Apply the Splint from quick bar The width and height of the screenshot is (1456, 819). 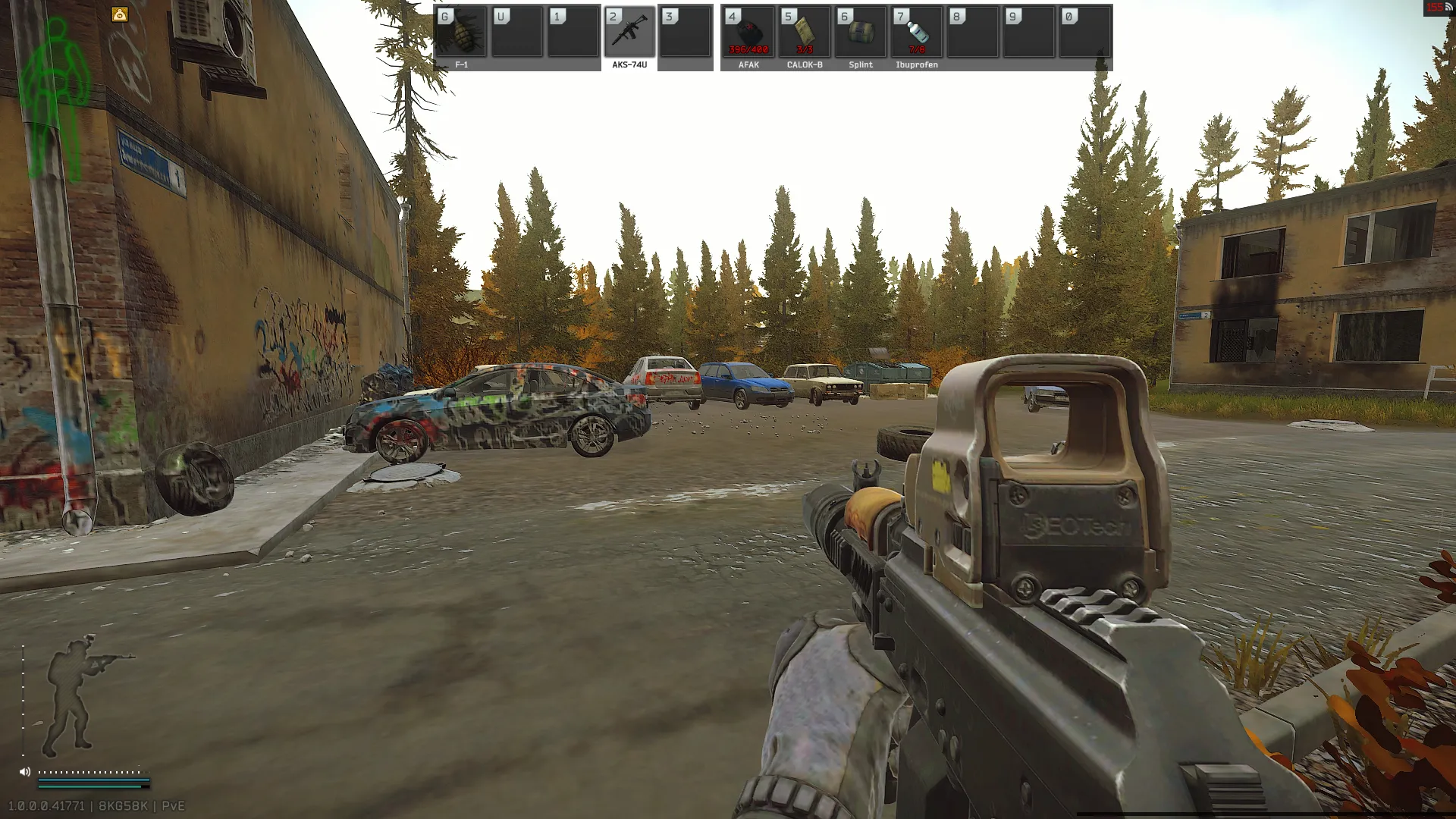[x=861, y=33]
